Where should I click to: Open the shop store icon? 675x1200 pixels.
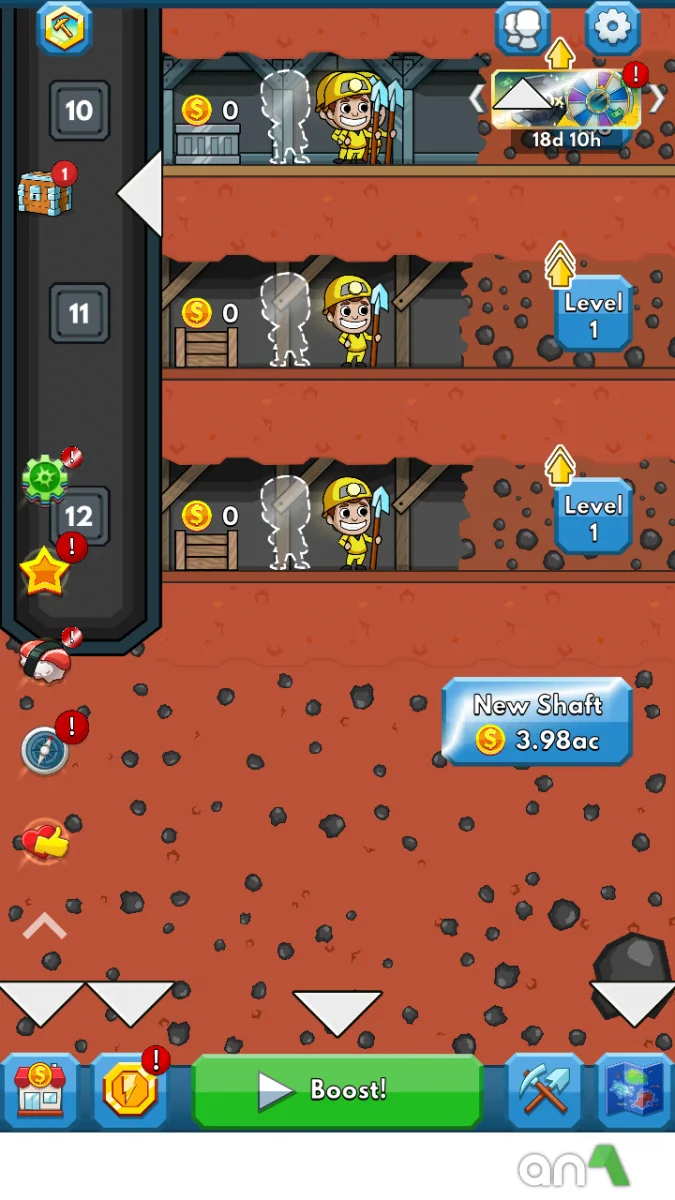(x=41, y=1089)
